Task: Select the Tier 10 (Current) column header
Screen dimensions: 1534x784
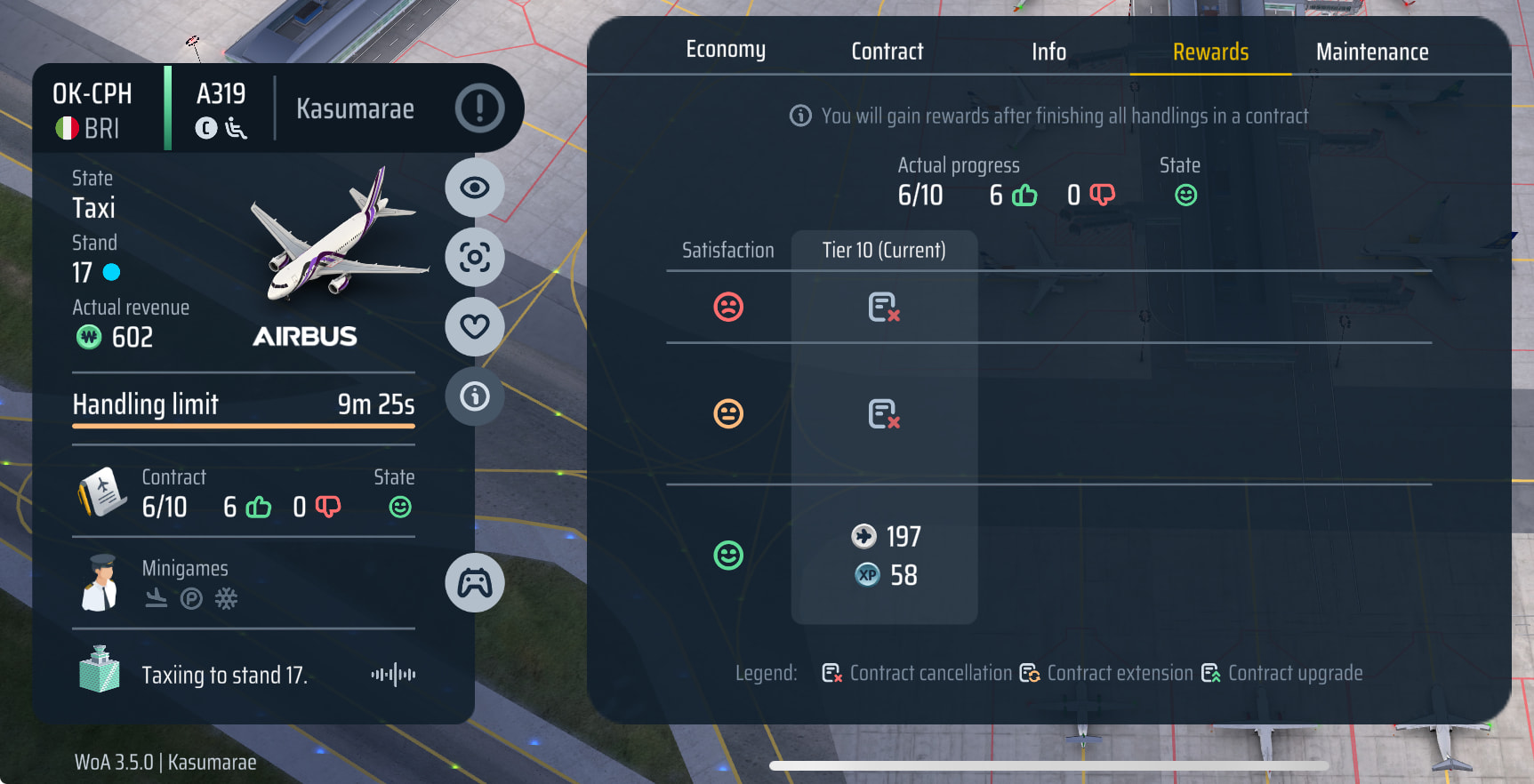Action: click(x=884, y=251)
